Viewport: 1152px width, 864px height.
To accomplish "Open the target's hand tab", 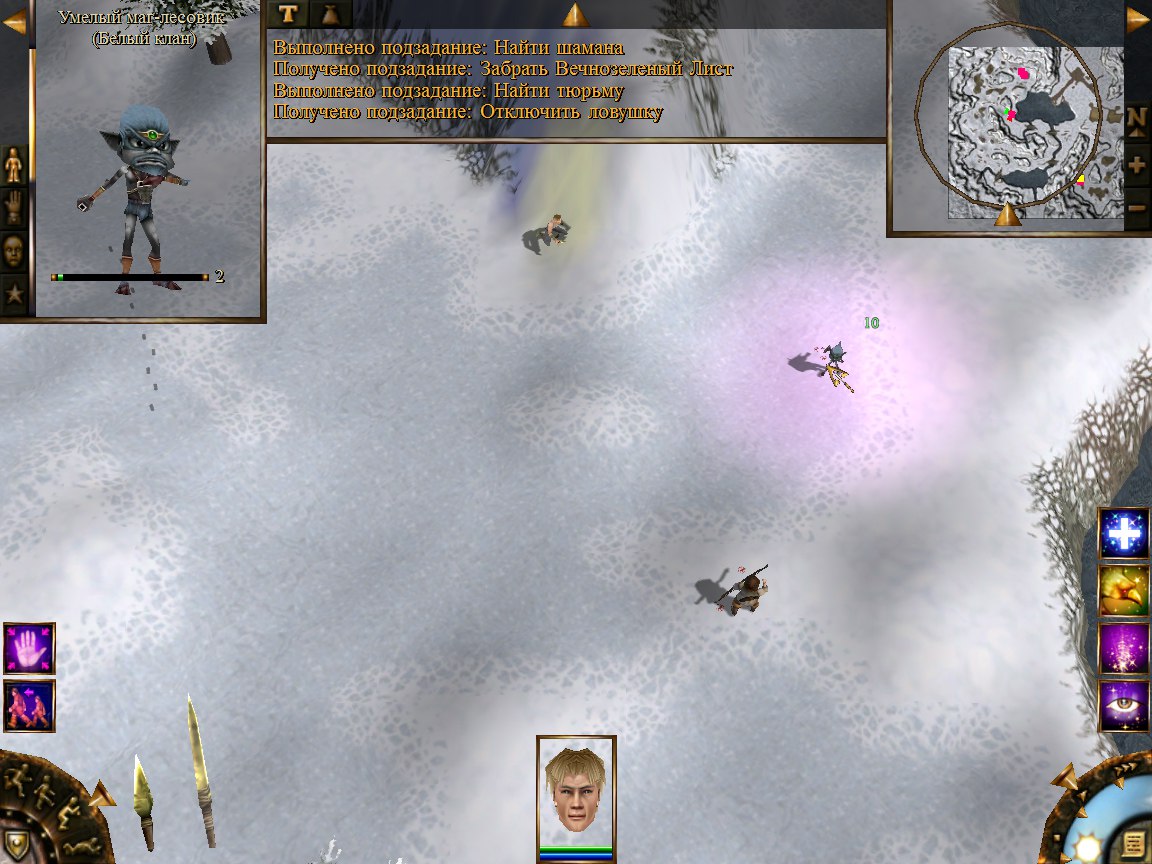I will (x=14, y=208).
